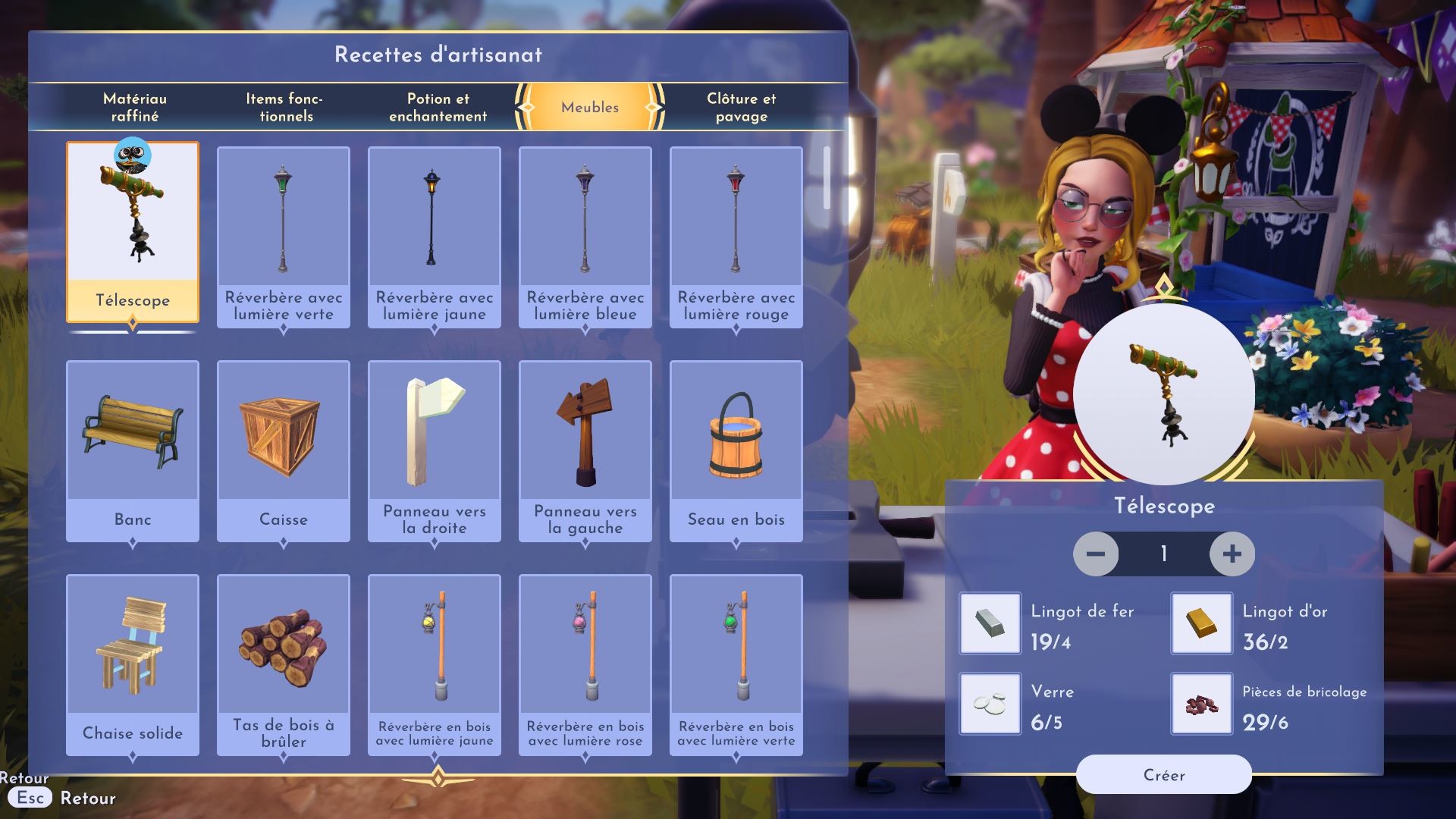Pick the Réverbère avec lumière rouge recipe
Viewport: 1456px width, 819px height.
(736, 237)
